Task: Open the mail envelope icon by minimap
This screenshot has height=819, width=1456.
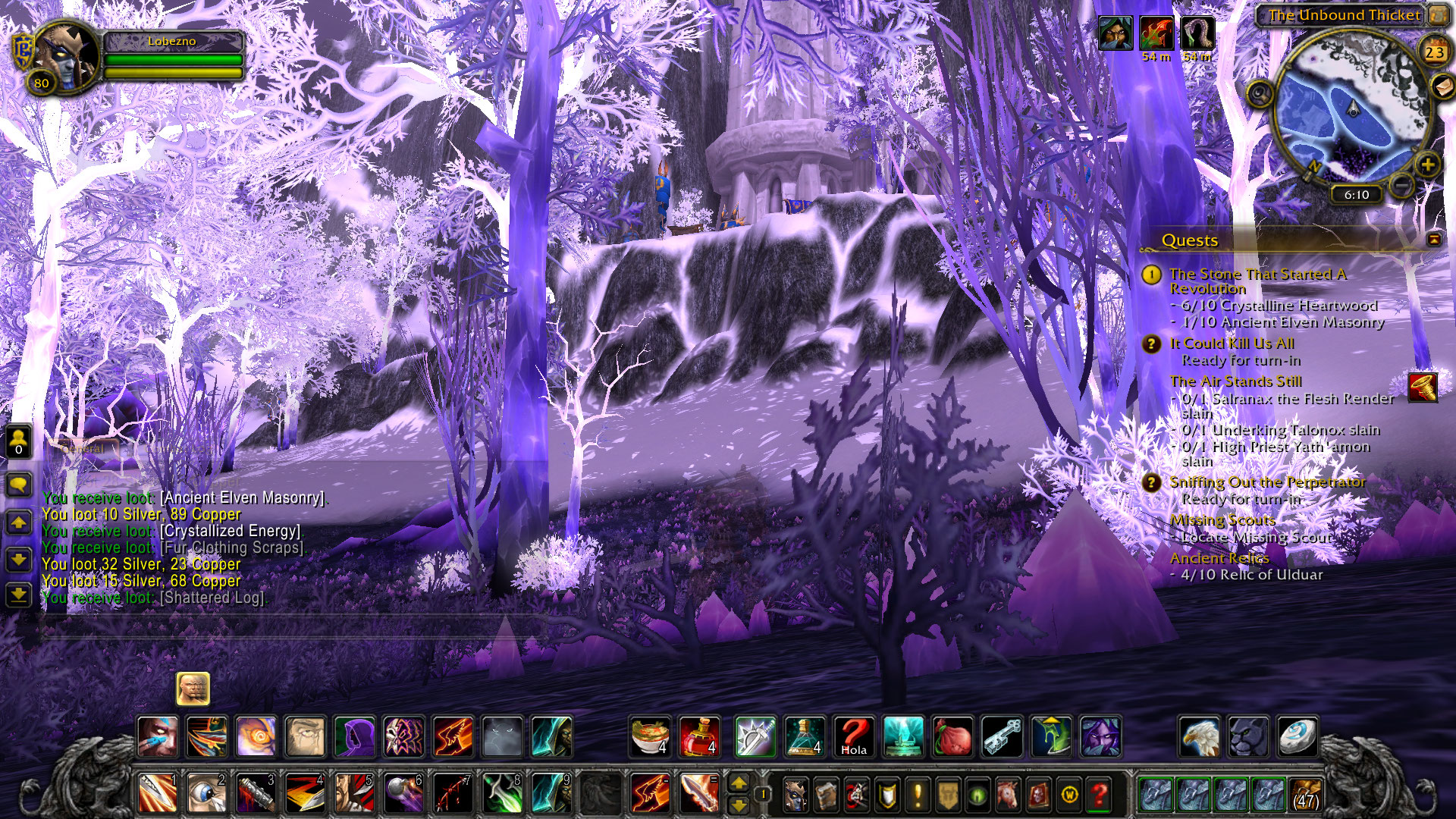Action: coord(1442,86)
